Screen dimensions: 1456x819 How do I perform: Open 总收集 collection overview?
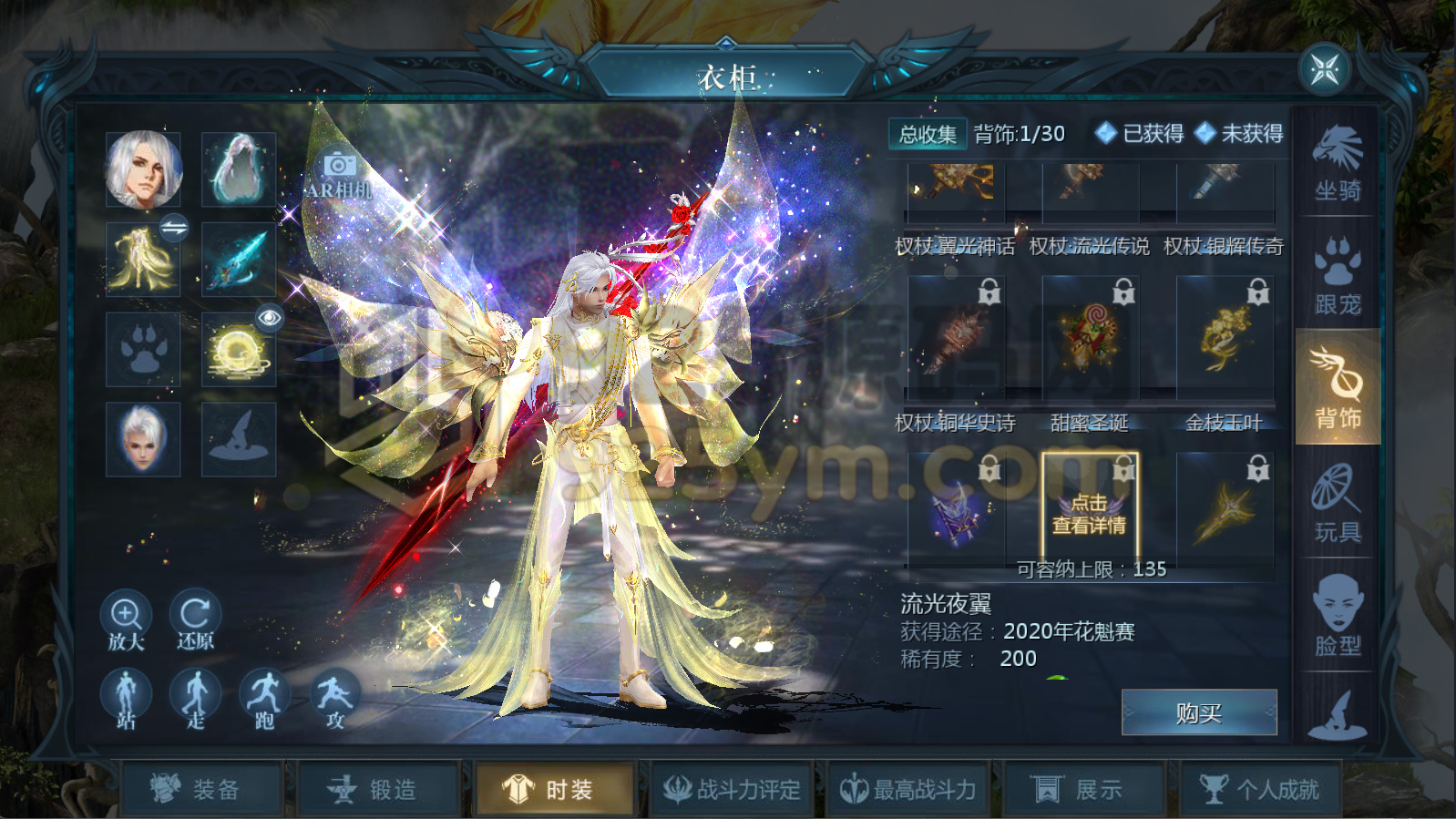tap(927, 134)
